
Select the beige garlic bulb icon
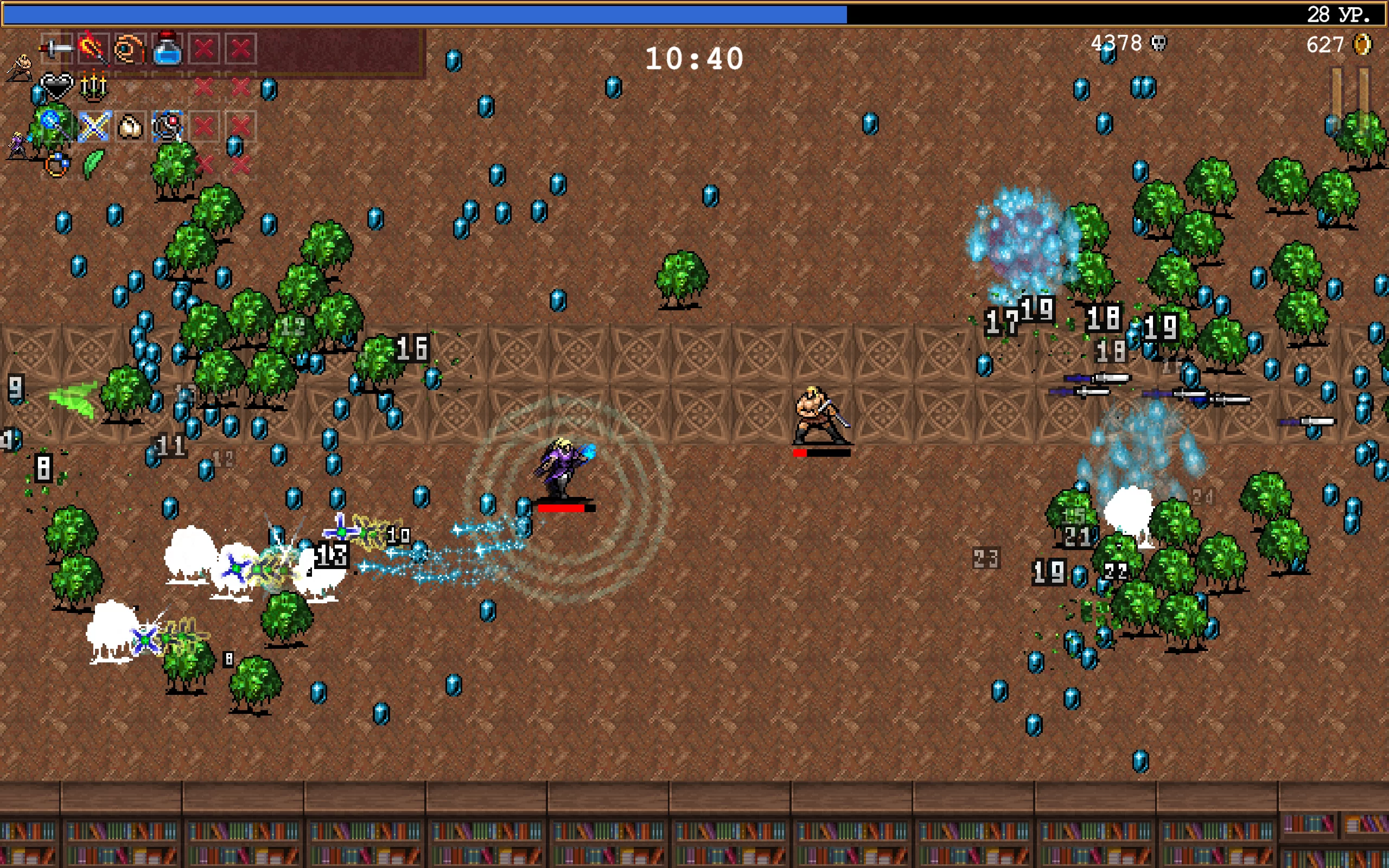click(x=130, y=126)
